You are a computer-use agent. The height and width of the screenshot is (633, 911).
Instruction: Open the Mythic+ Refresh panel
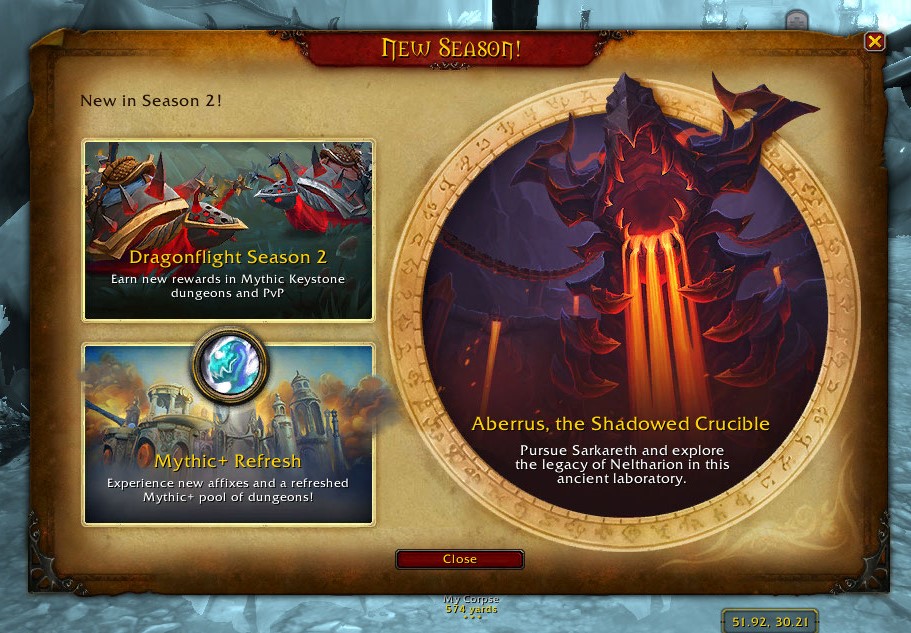click(228, 435)
